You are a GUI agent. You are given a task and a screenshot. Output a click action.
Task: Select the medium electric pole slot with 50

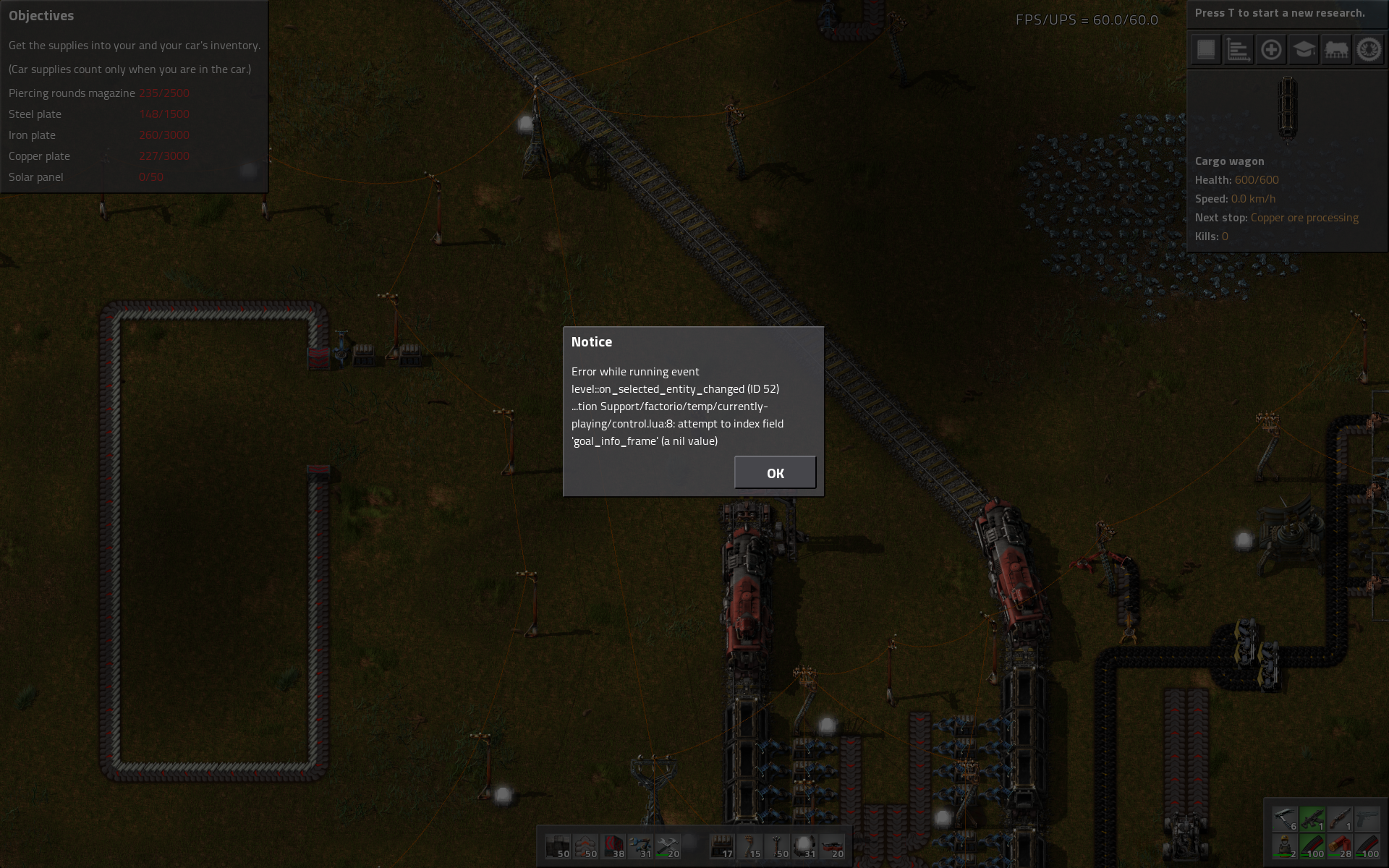(777, 846)
